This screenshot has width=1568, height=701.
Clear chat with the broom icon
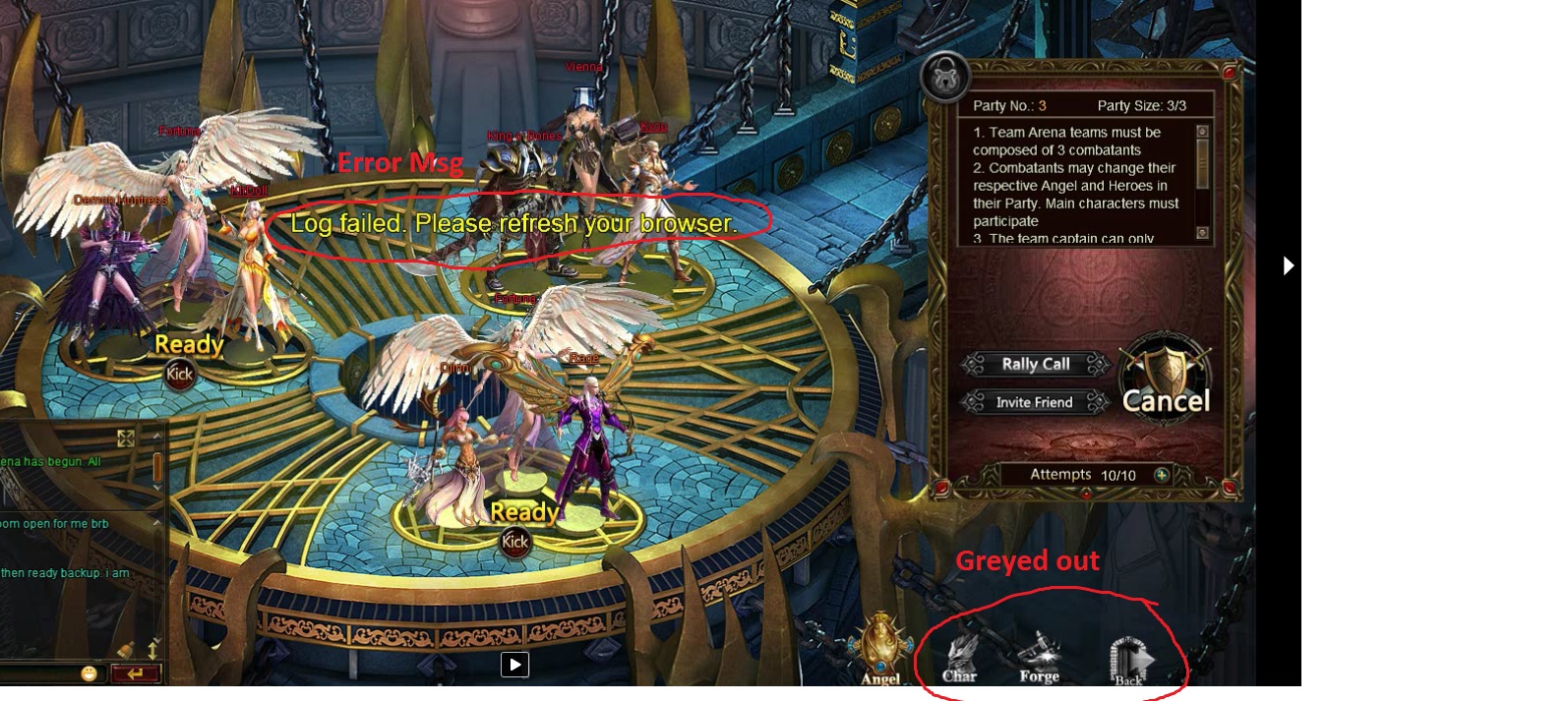click(125, 650)
